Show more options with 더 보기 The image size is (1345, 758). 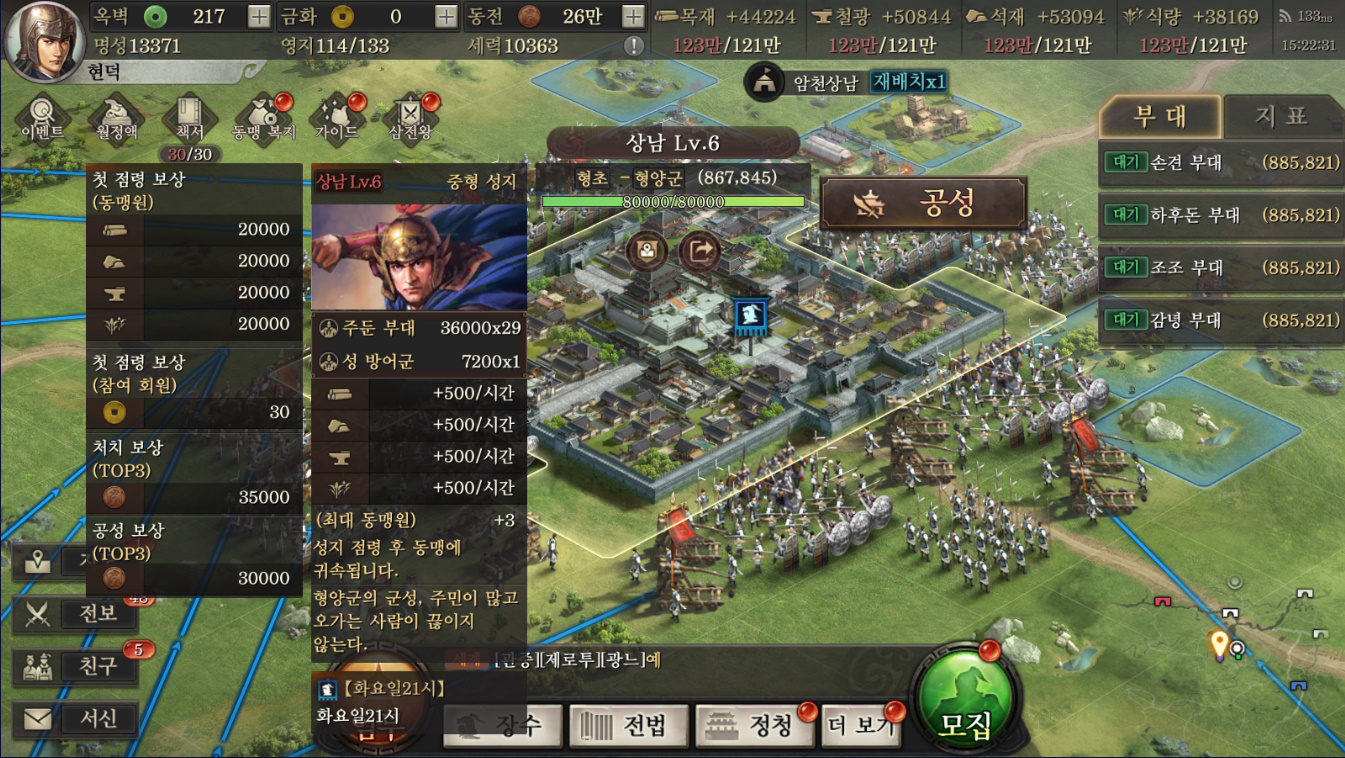[x=862, y=725]
